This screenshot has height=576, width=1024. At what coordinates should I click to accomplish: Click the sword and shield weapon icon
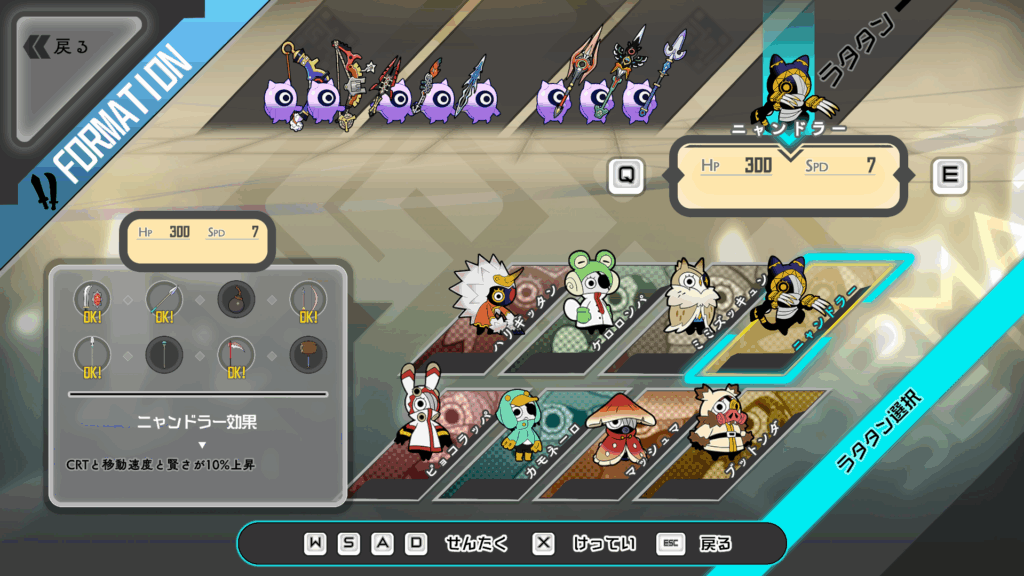click(93, 300)
